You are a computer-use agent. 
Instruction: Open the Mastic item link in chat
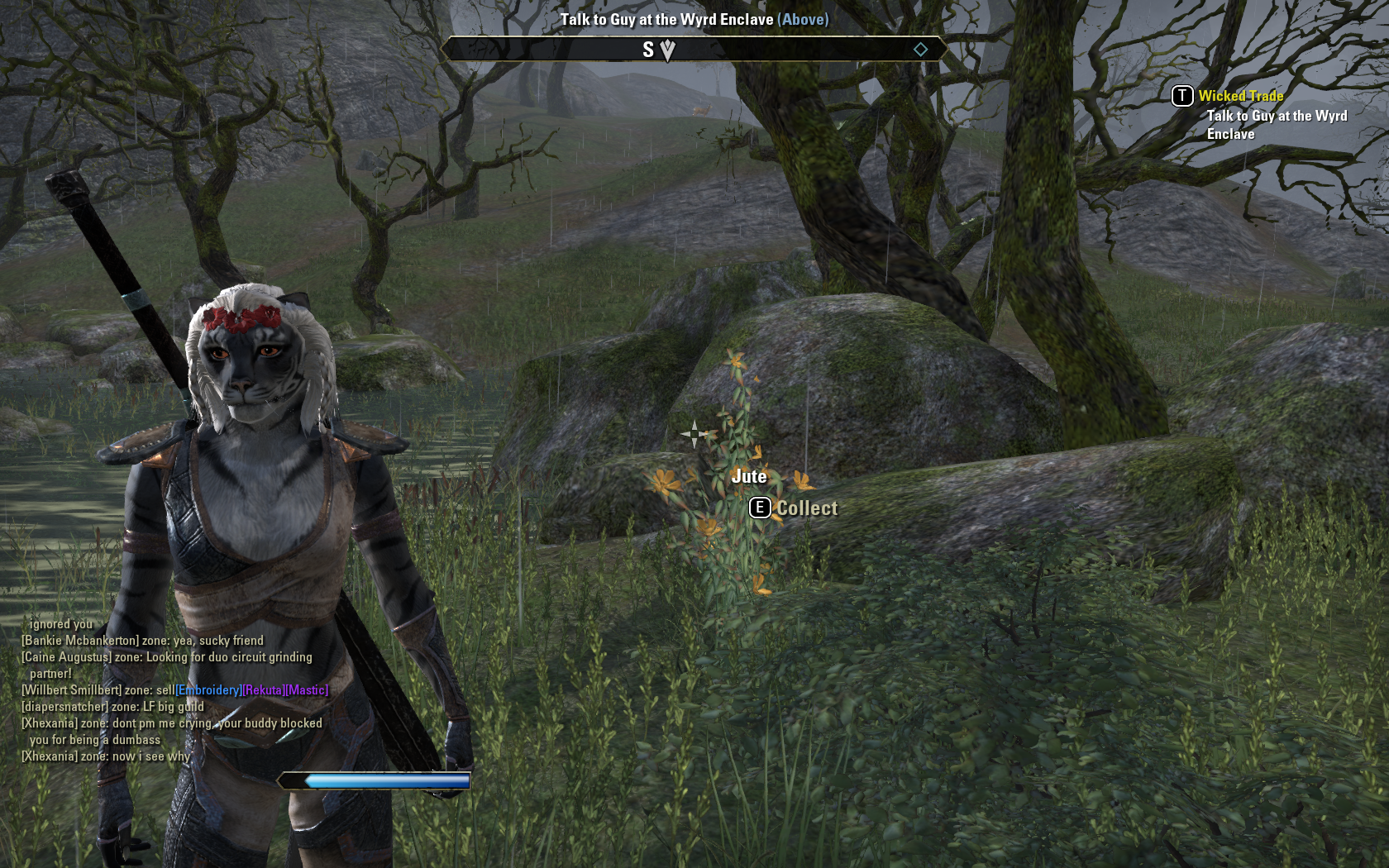coord(307,690)
